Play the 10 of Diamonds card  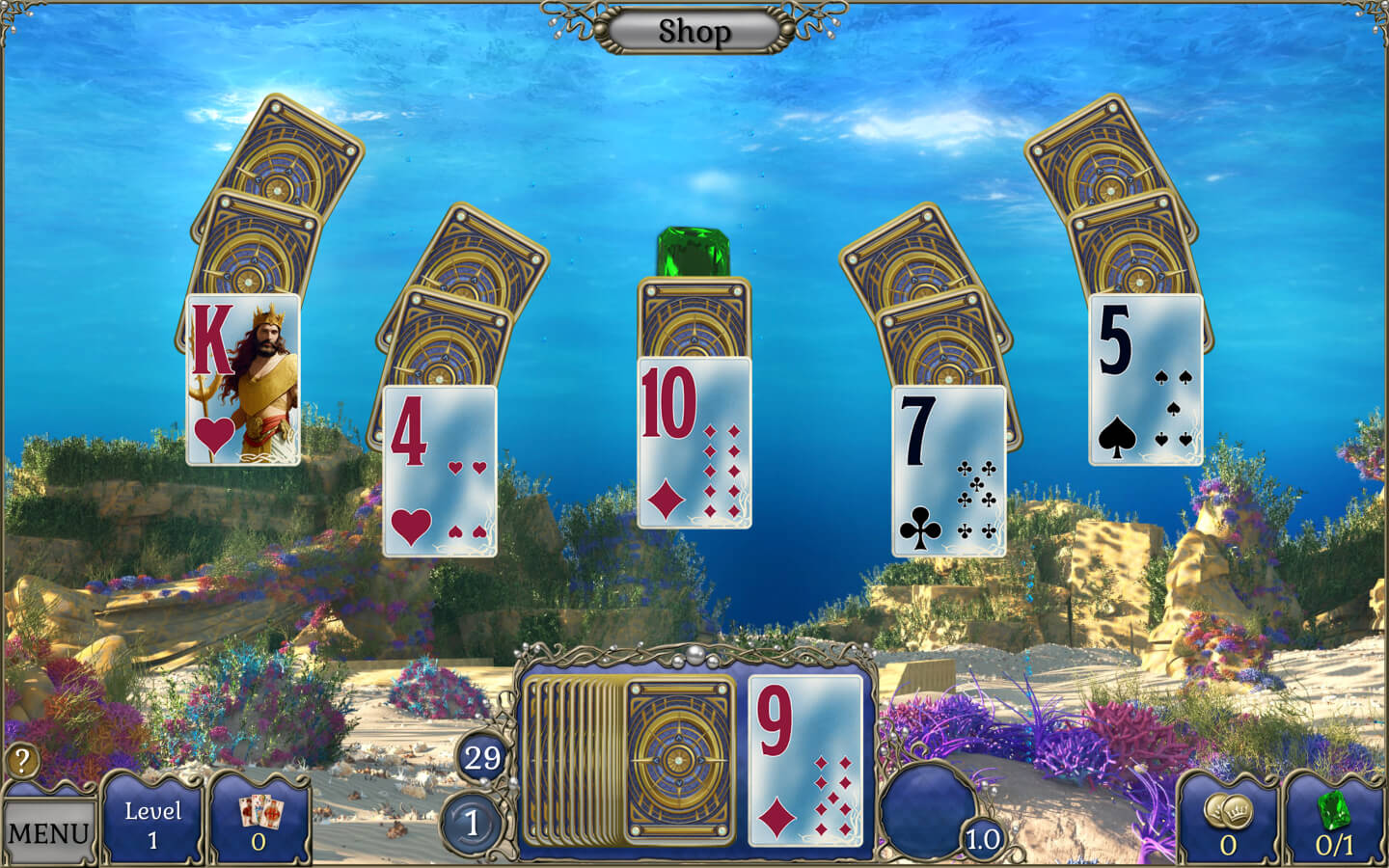click(694, 443)
